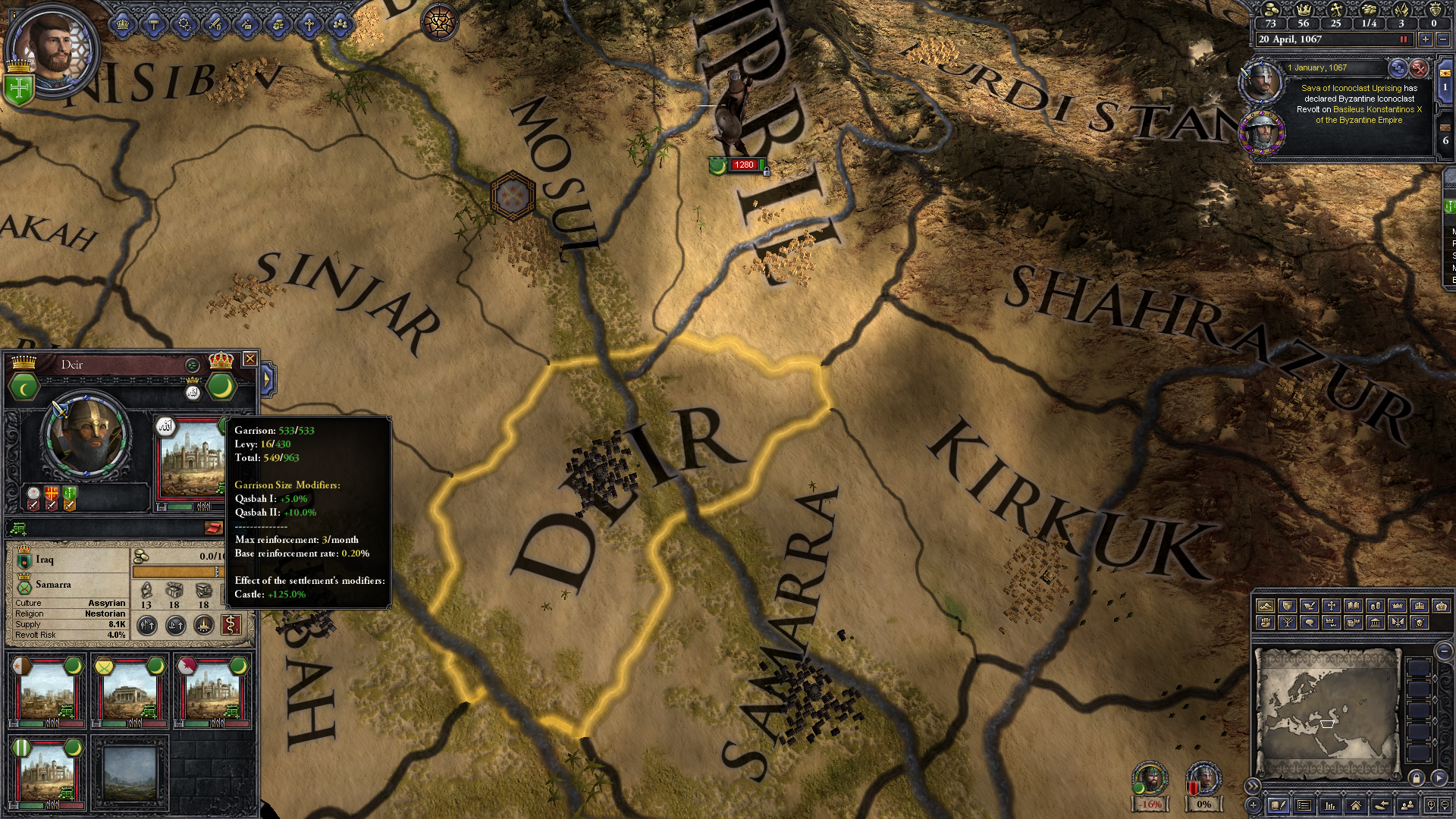The image size is (1456, 819).
Task: Open the Ledger with the bar chart icon
Action: coord(1329,805)
